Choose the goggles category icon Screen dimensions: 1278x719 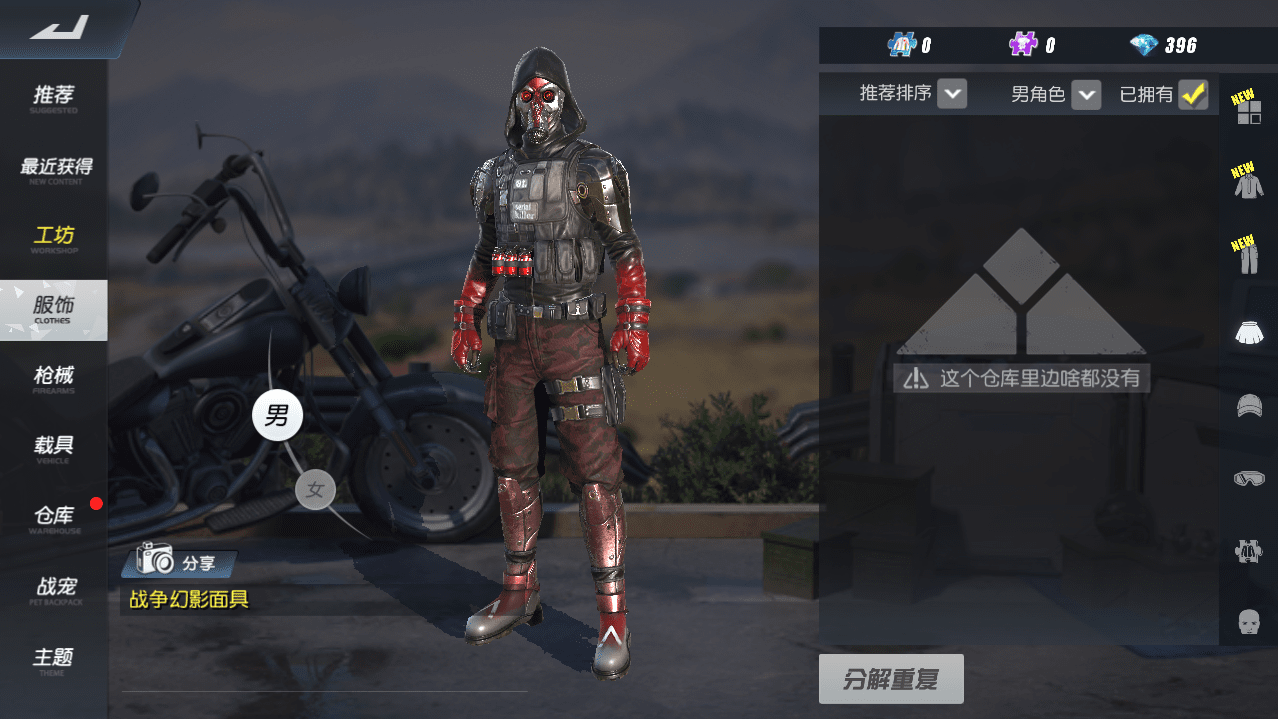1248,478
